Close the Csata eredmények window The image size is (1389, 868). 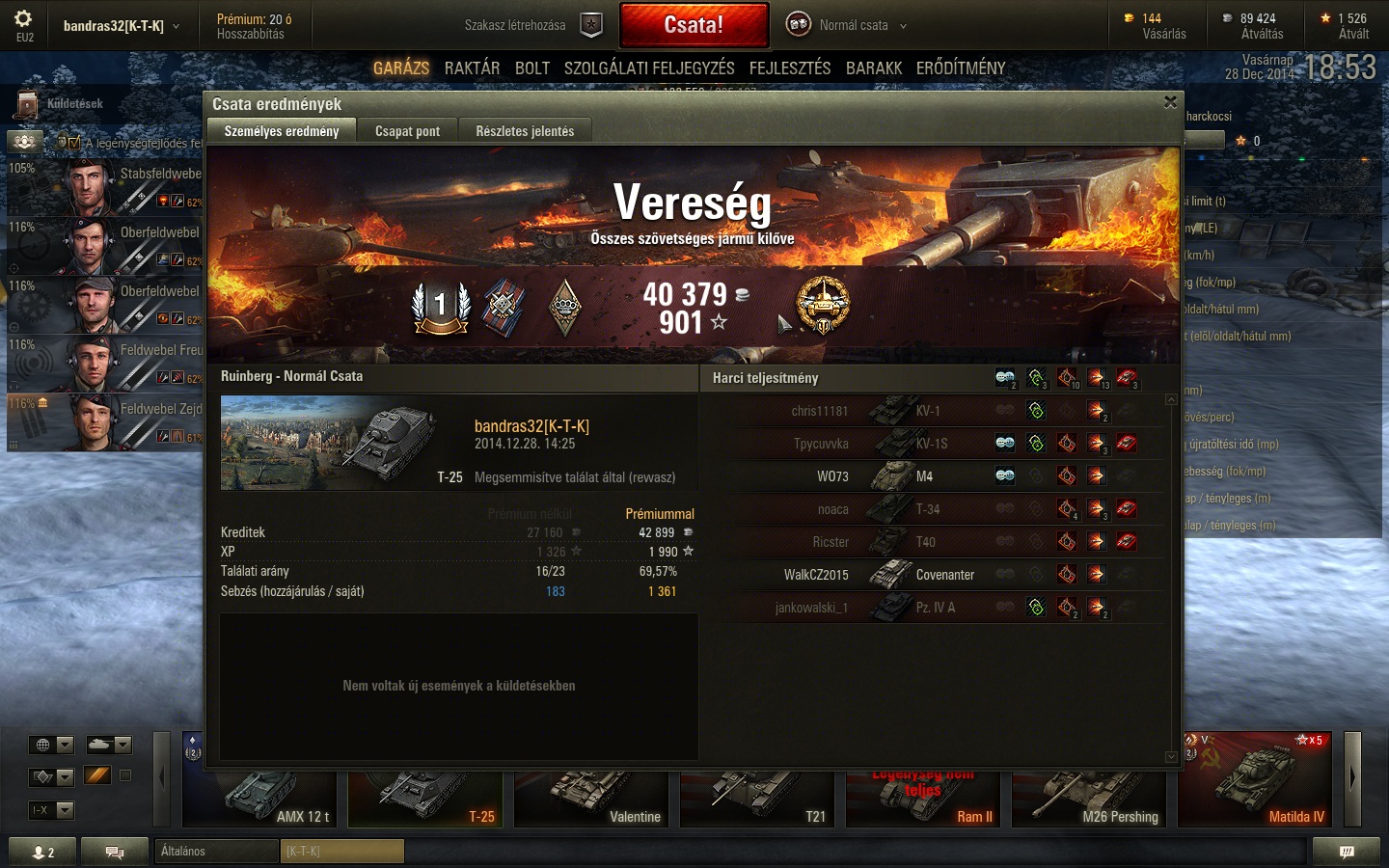click(x=1170, y=102)
